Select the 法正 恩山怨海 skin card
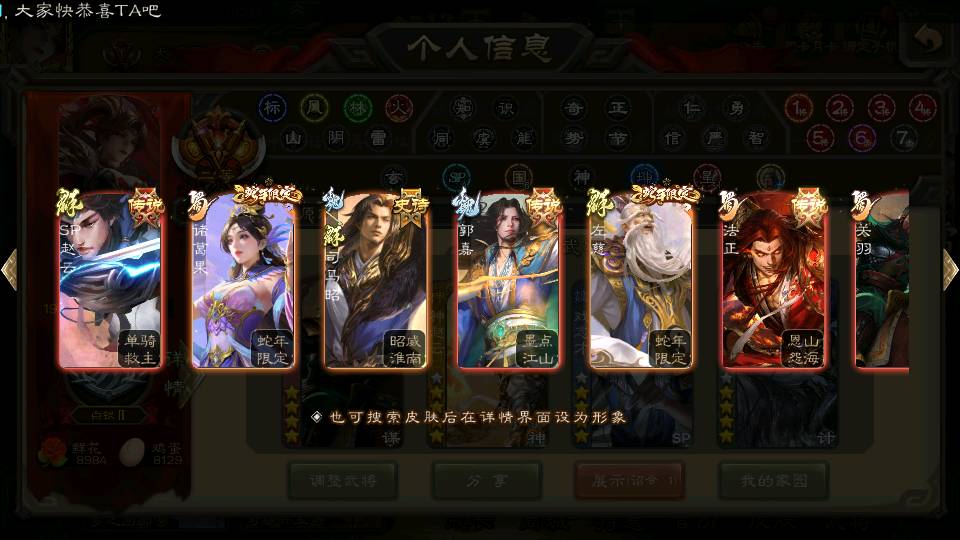The width and height of the screenshot is (960, 540). click(x=775, y=280)
